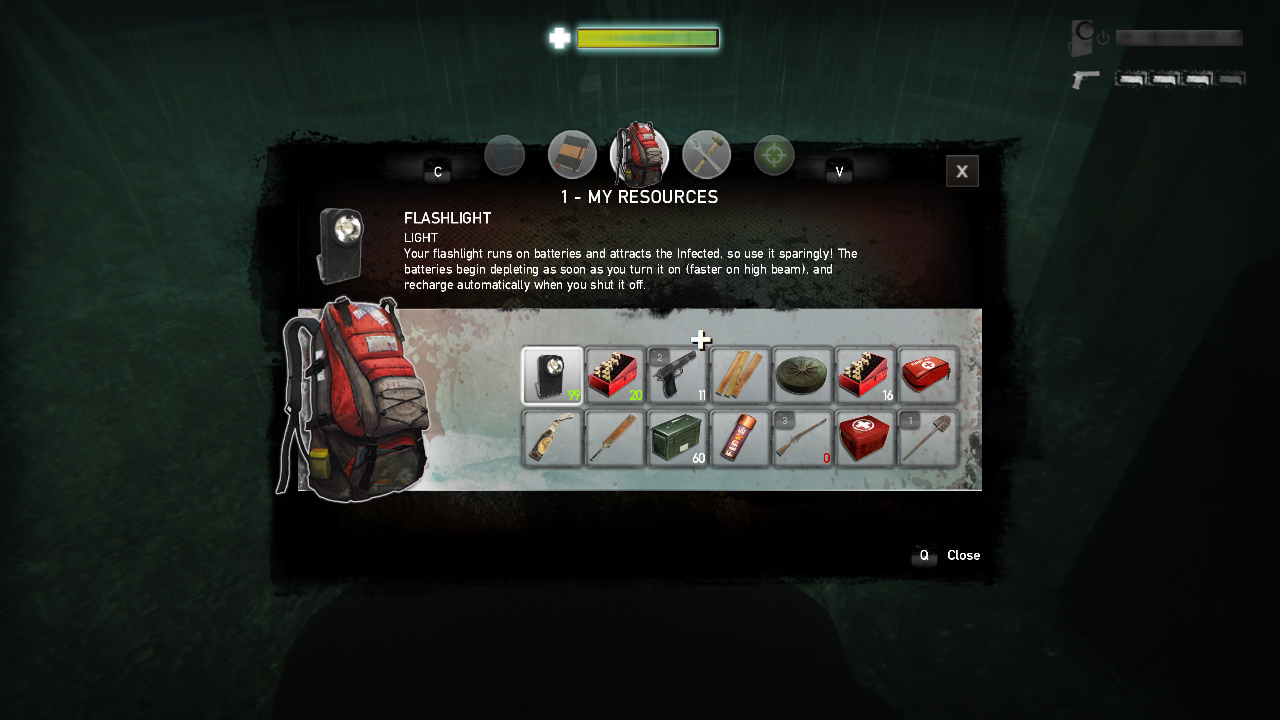The width and height of the screenshot is (1280, 720).
Task: Switch to the journal book tab
Action: click(572, 154)
